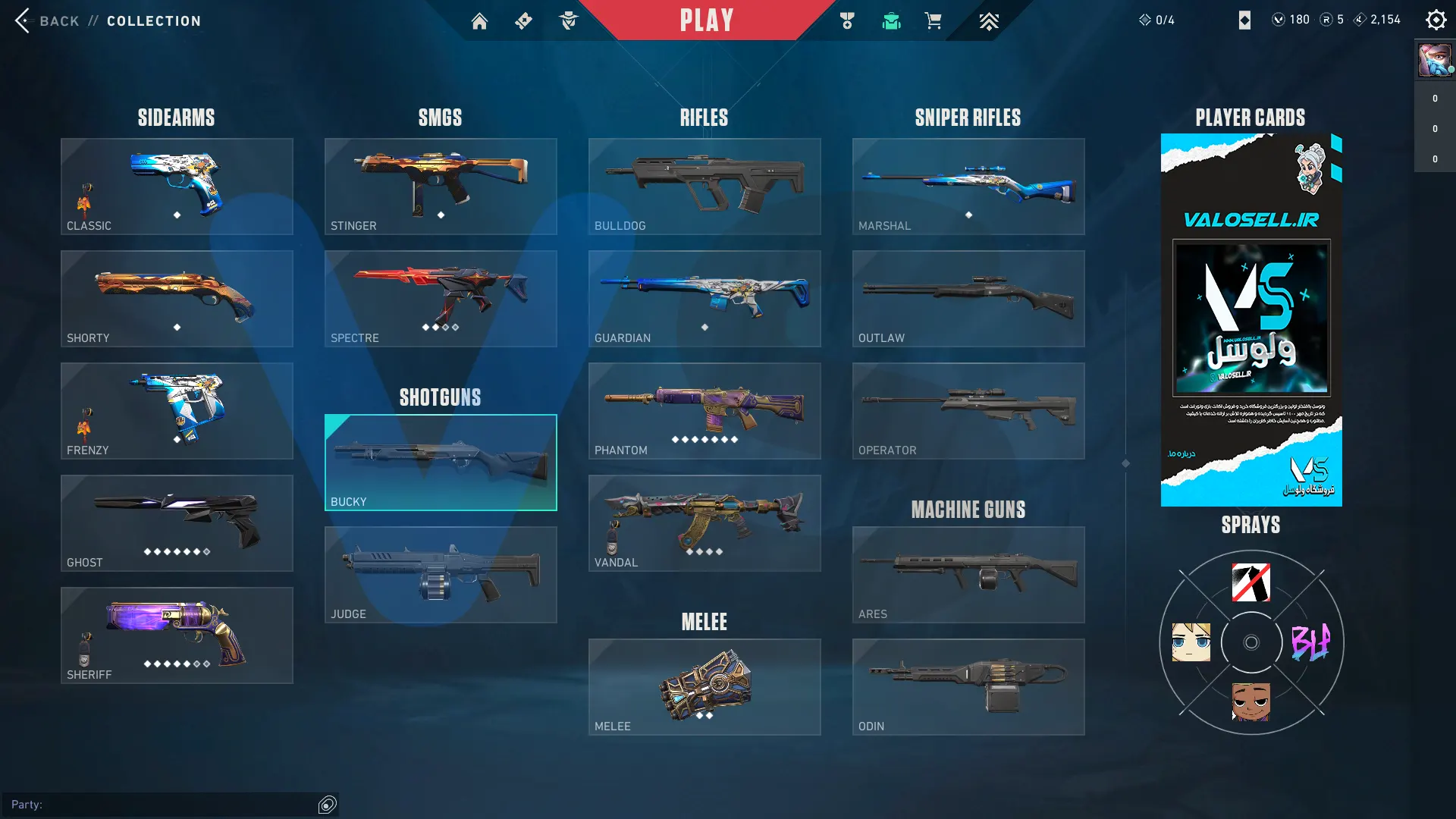
Task: Select the Classic sidearm slot
Action: [x=177, y=187]
